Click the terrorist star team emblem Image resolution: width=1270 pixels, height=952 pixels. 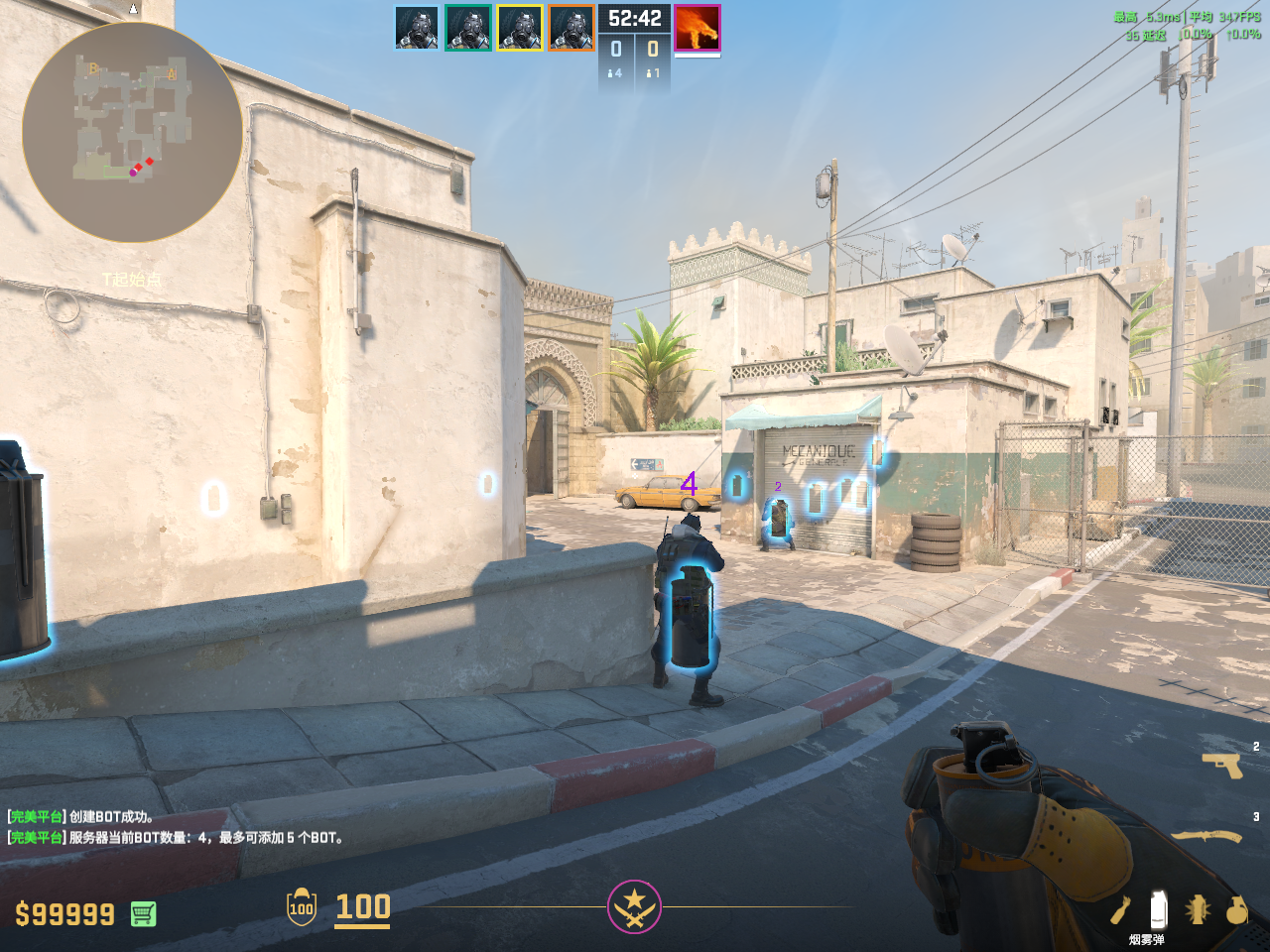click(634, 906)
